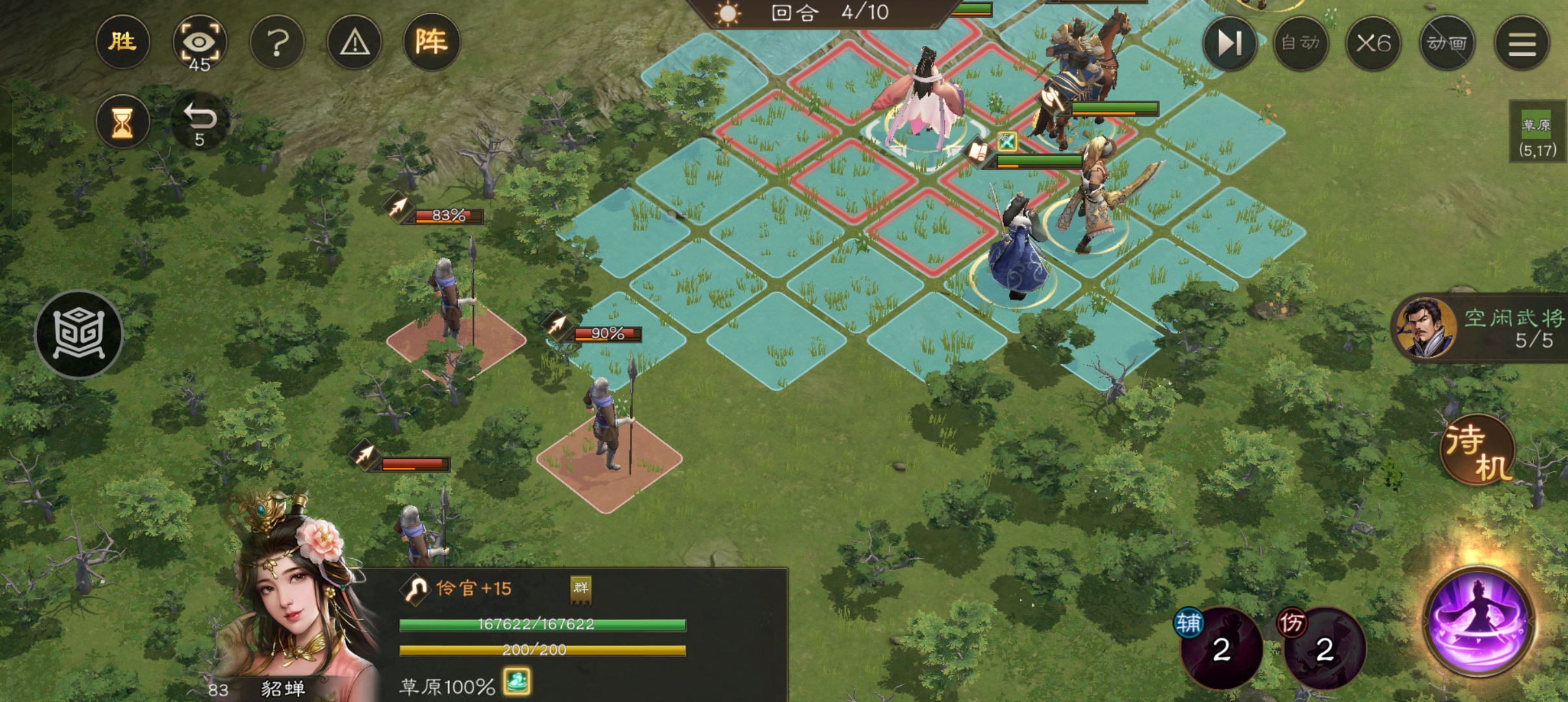Click the hourglass button

pos(122,122)
